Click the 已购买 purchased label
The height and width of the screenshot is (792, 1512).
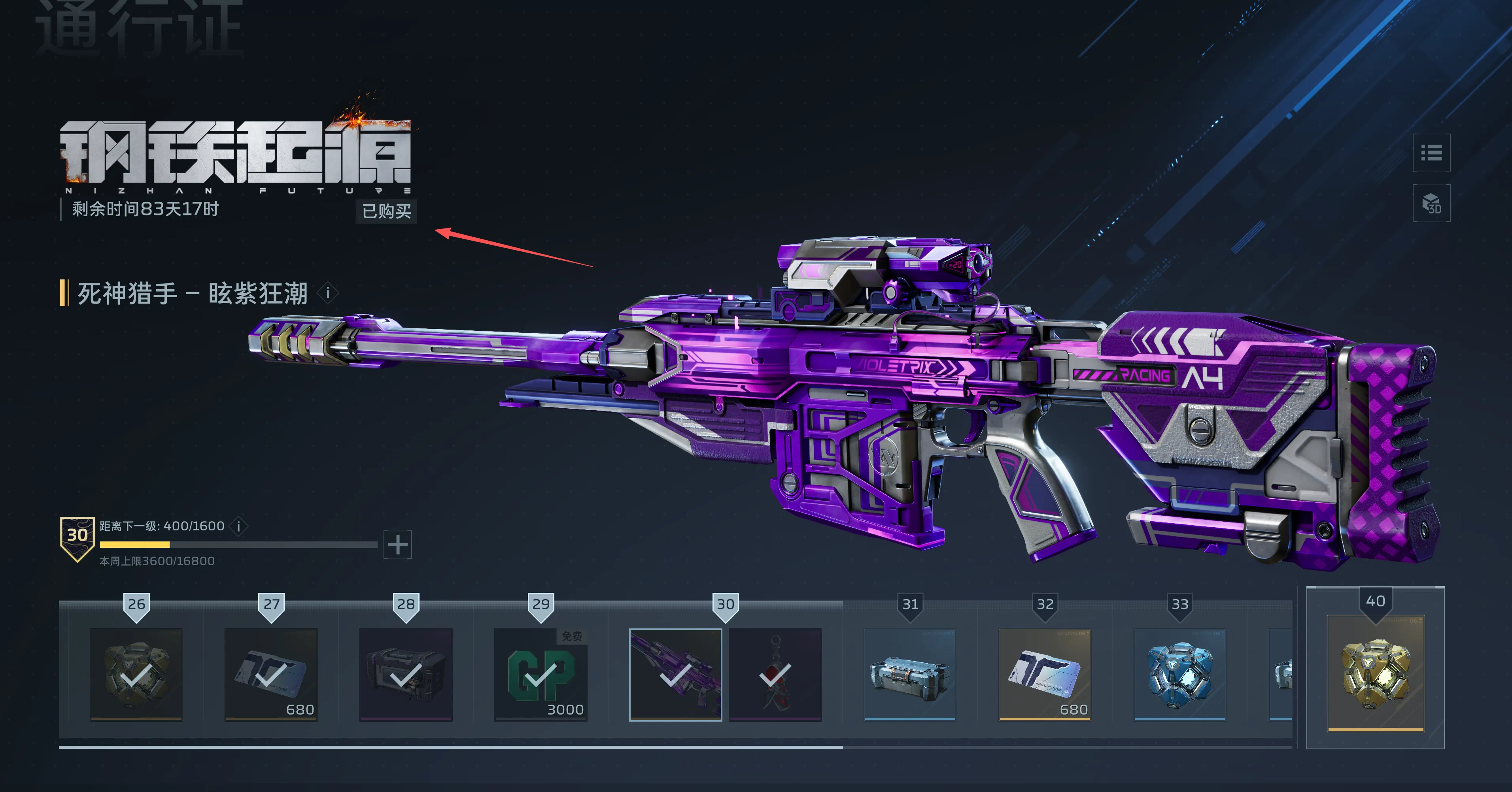(x=386, y=211)
